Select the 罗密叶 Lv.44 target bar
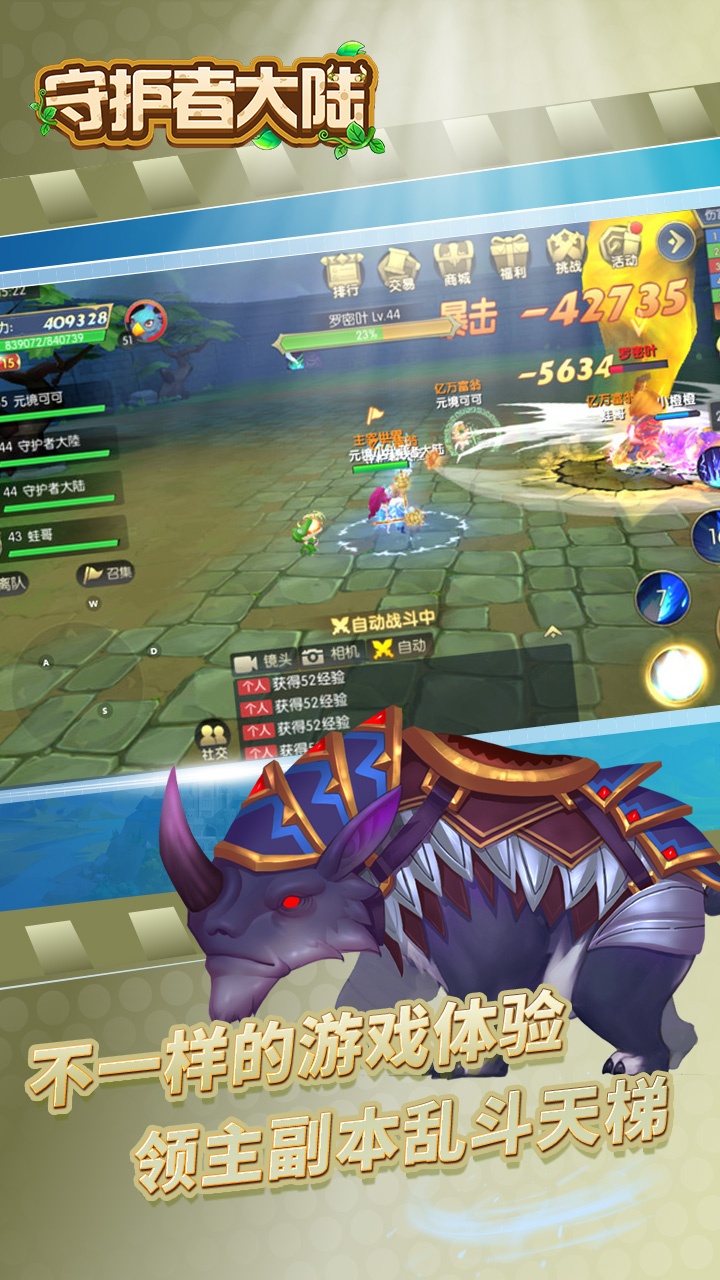The height and width of the screenshot is (1280, 720). tap(365, 329)
